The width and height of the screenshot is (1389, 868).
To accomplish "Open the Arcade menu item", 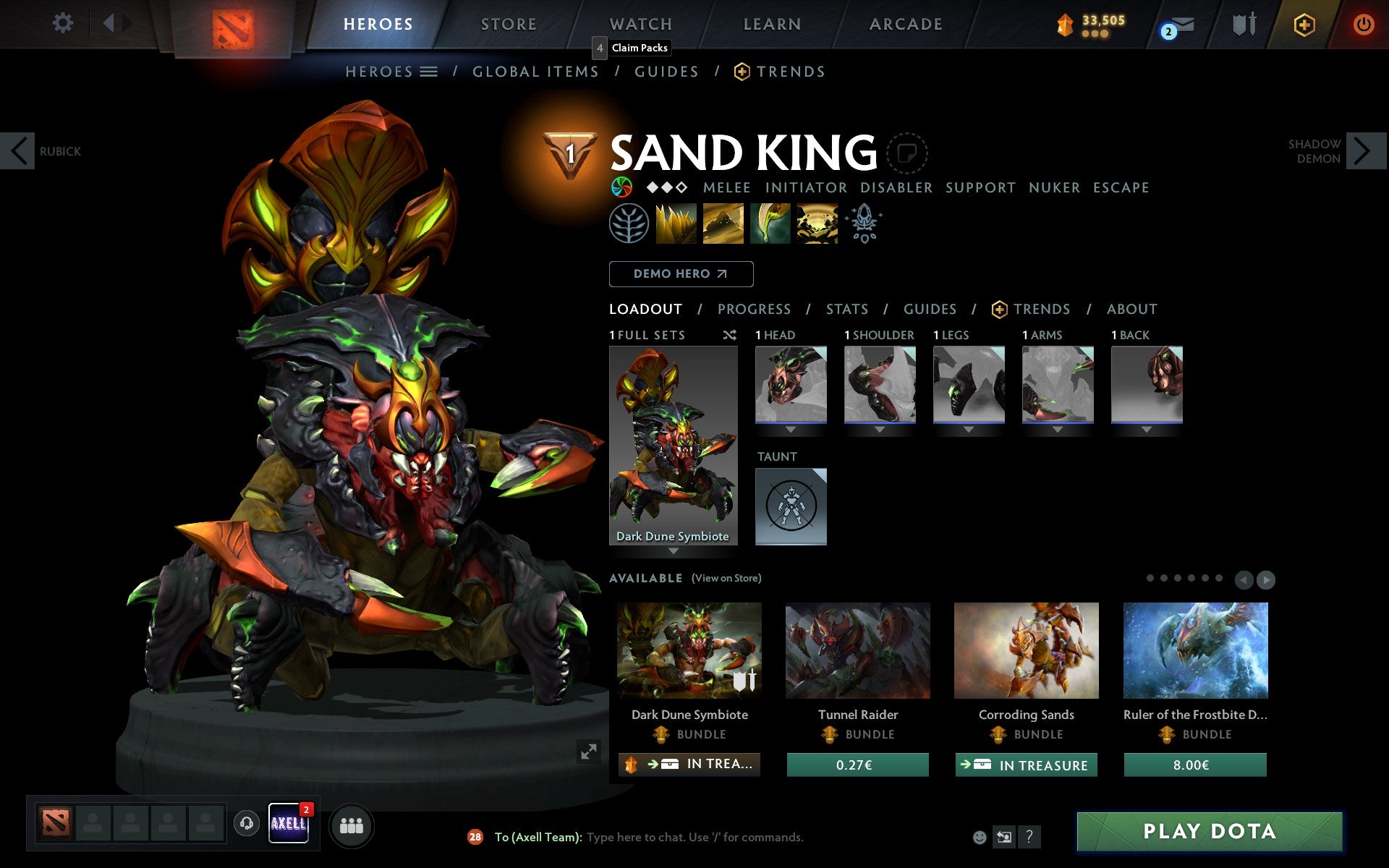I will click(905, 24).
